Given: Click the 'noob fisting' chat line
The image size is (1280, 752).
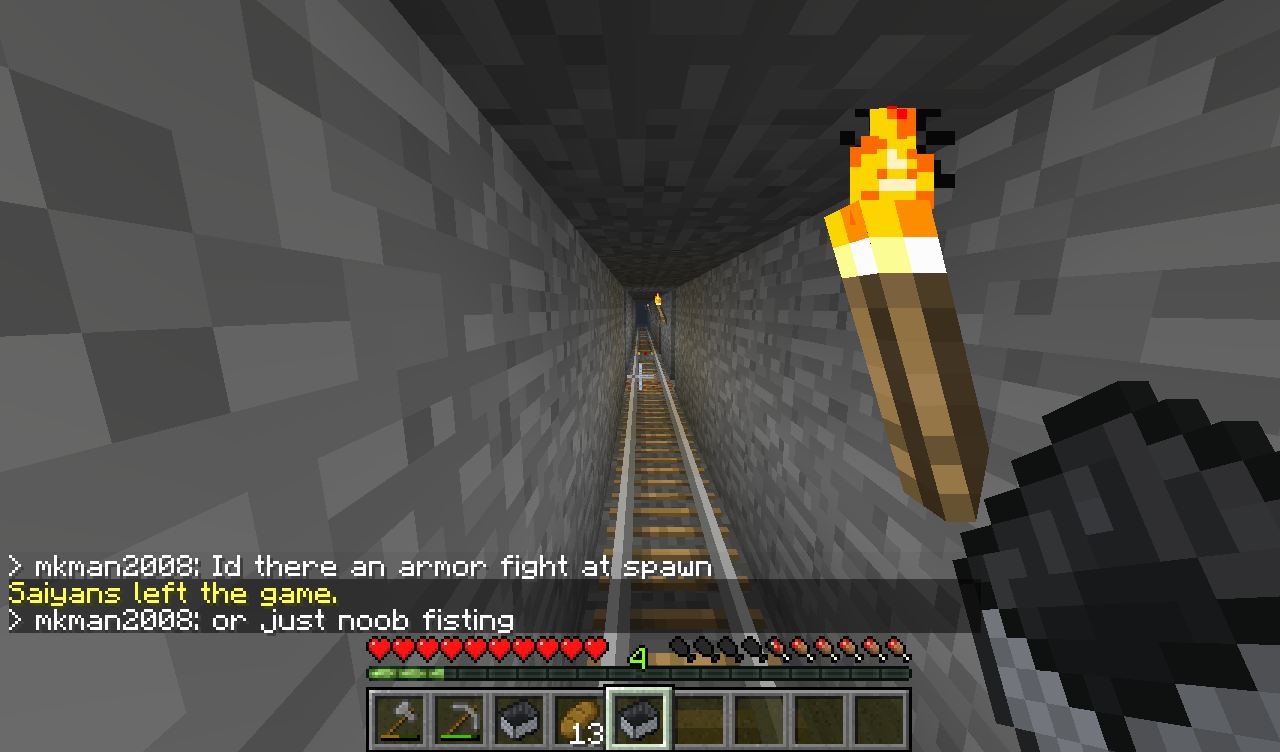Looking at the screenshot, I should pos(260,620).
